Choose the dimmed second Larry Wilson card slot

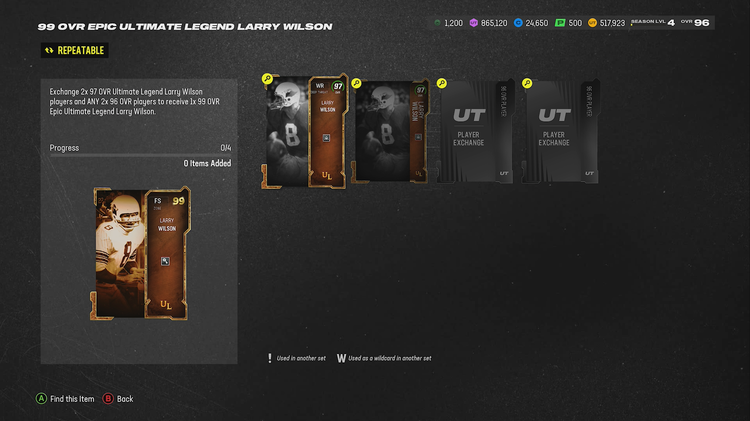391,131
